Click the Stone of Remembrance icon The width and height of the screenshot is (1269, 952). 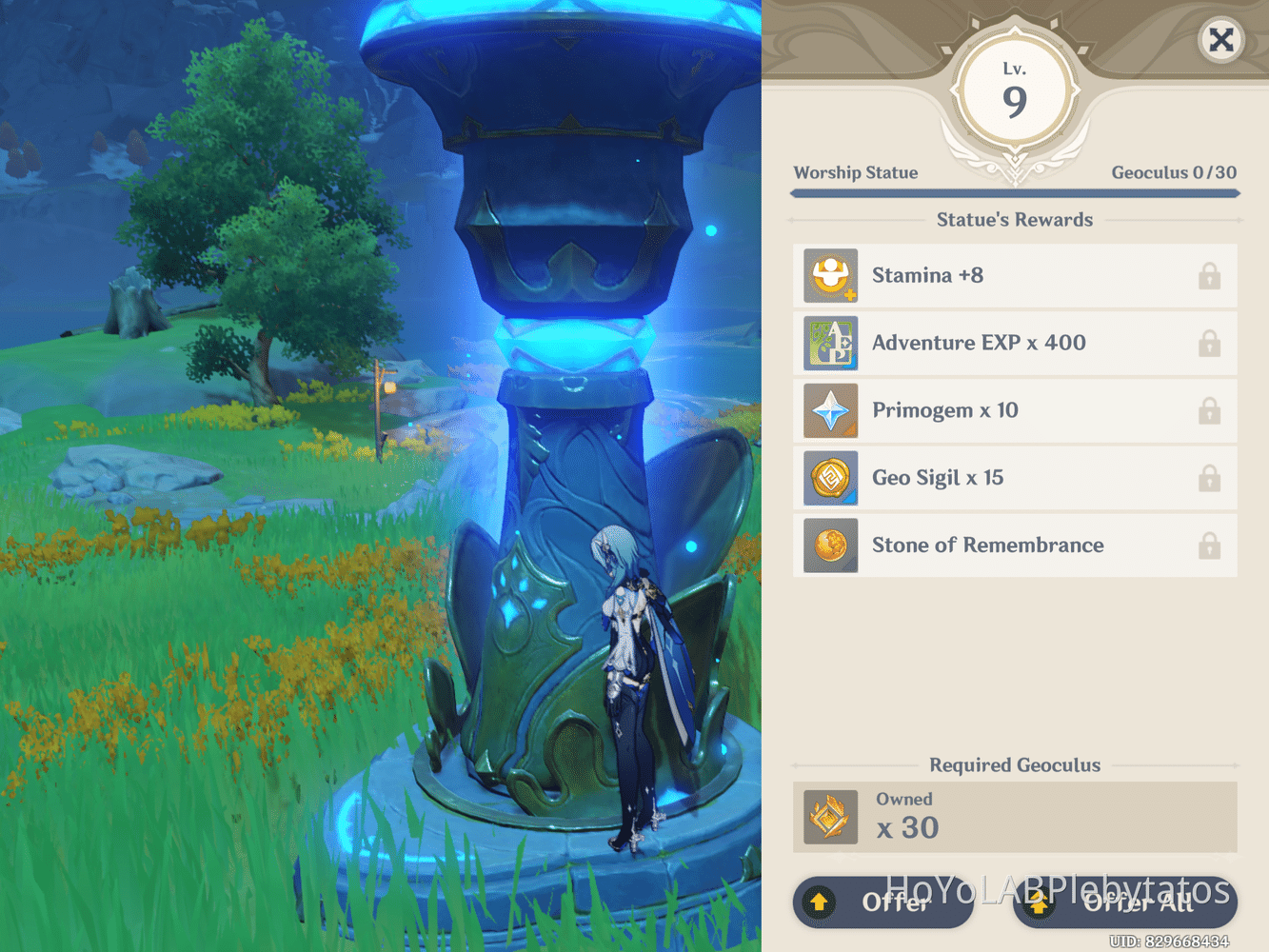coord(829,545)
